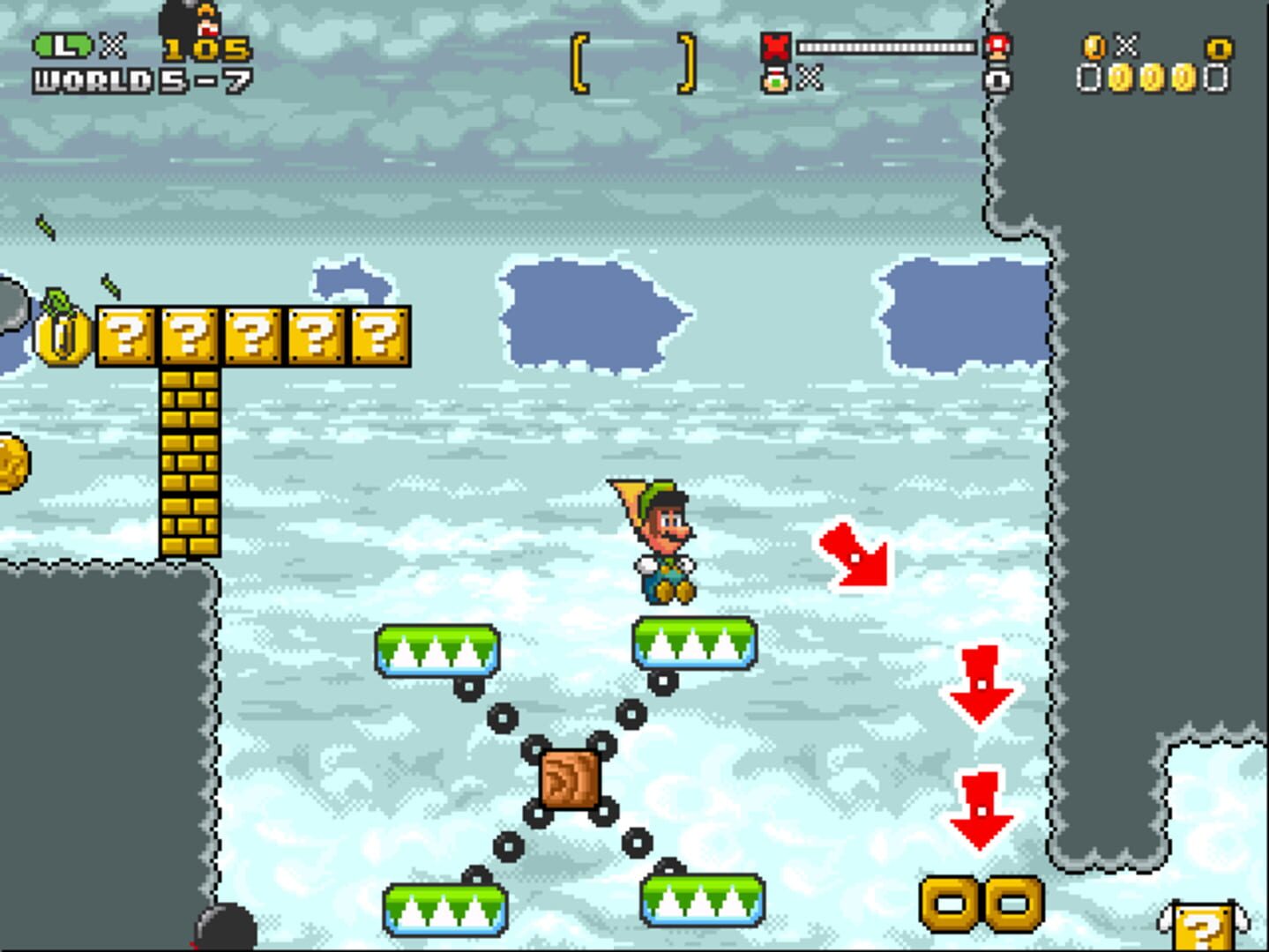This screenshot has height=952, width=1269.
Task: Open the diagonal red arrow near Luigi
Action: click(854, 557)
